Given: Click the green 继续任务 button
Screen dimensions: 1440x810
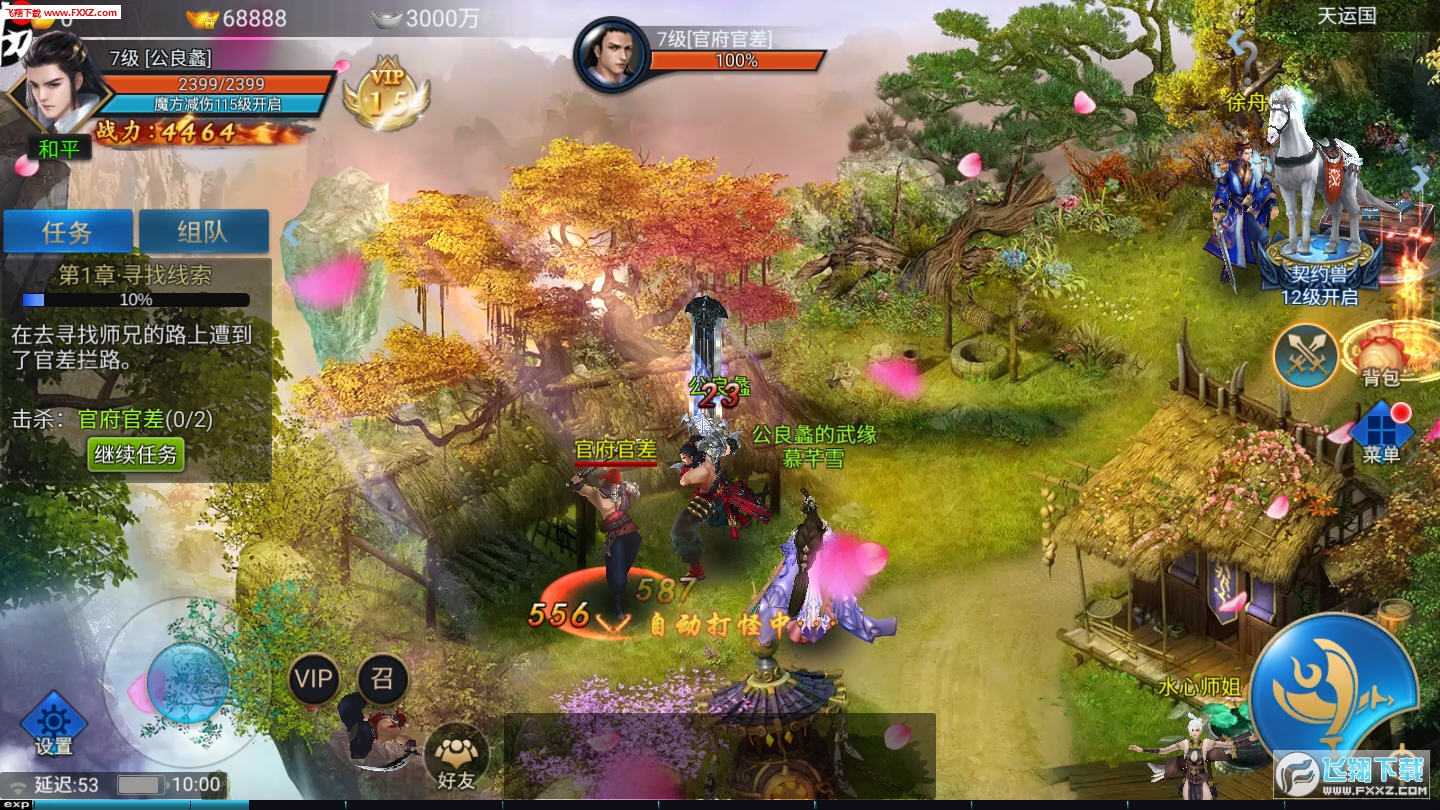Looking at the screenshot, I should pyautogui.click(x=136, y=455).
